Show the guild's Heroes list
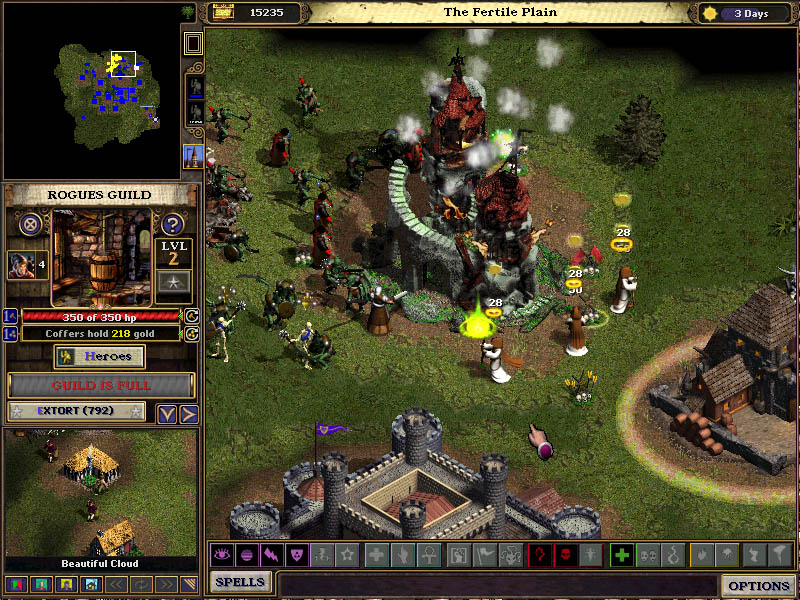Screen dimensions: 800x600 click(x=99, y=357)
